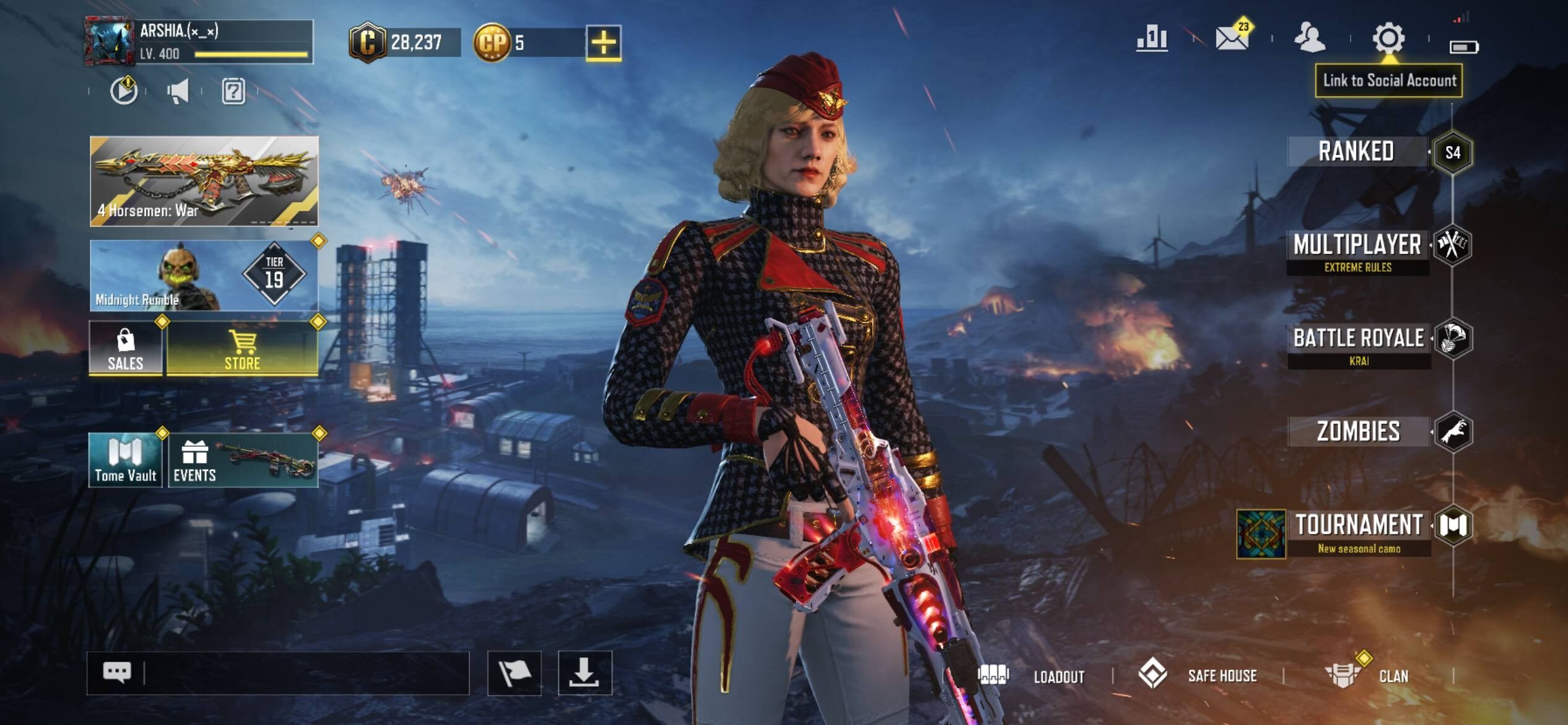Add CP with the yellow plus button
This screenshot has width=1568, height=725.
point(603,43)
